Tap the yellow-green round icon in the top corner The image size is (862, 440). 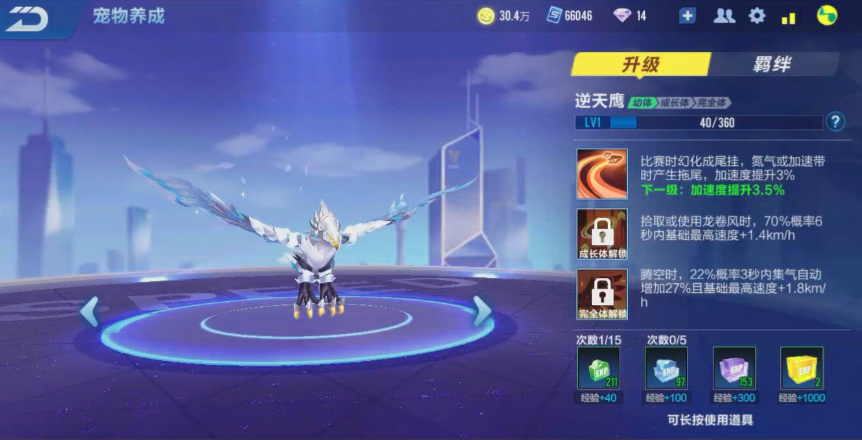click(826, 16)
